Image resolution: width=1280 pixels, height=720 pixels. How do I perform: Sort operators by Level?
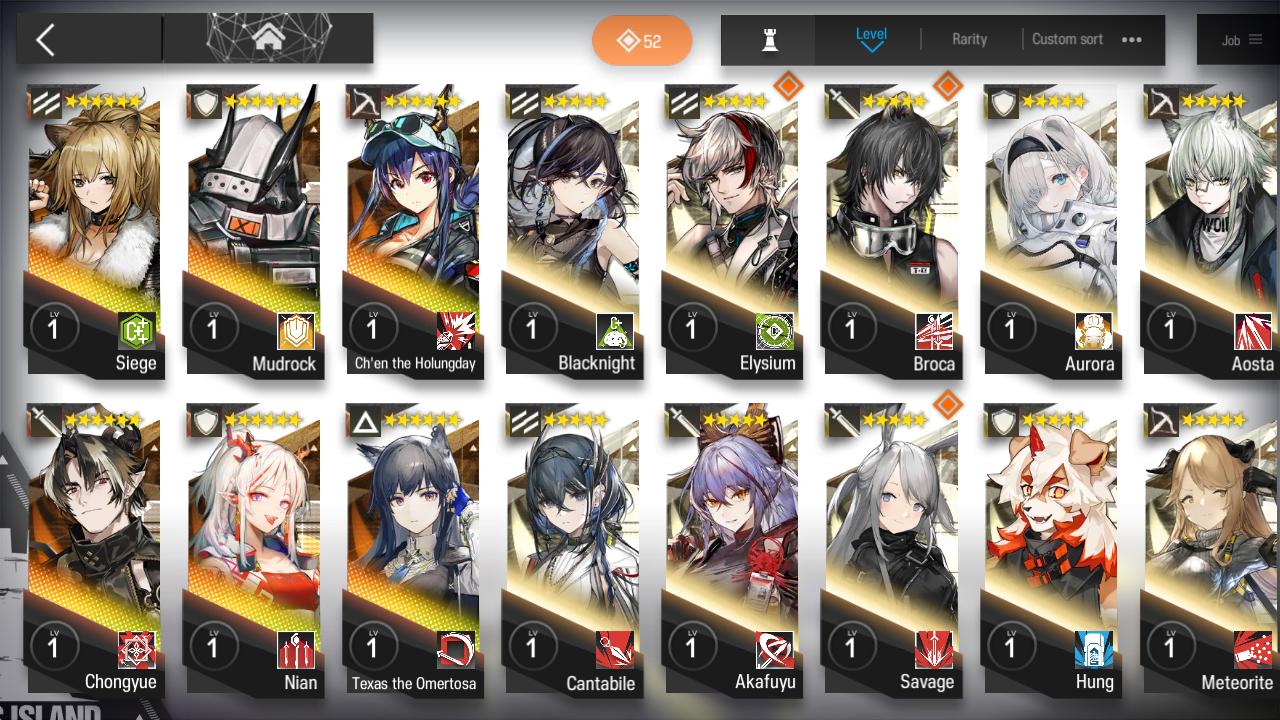pos(871,39)
